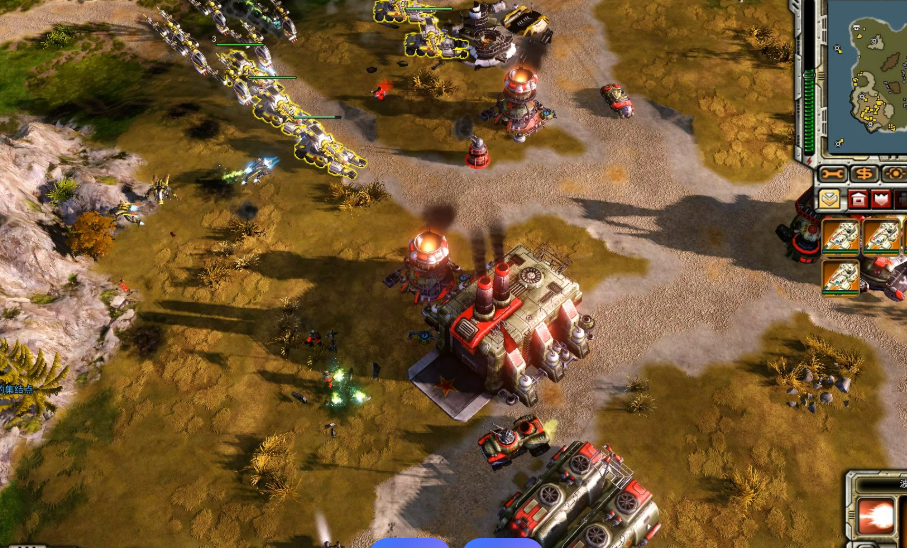Screen dimensions: 907x548
Task: Activate the wrench repair button
Action: (832, 174)
